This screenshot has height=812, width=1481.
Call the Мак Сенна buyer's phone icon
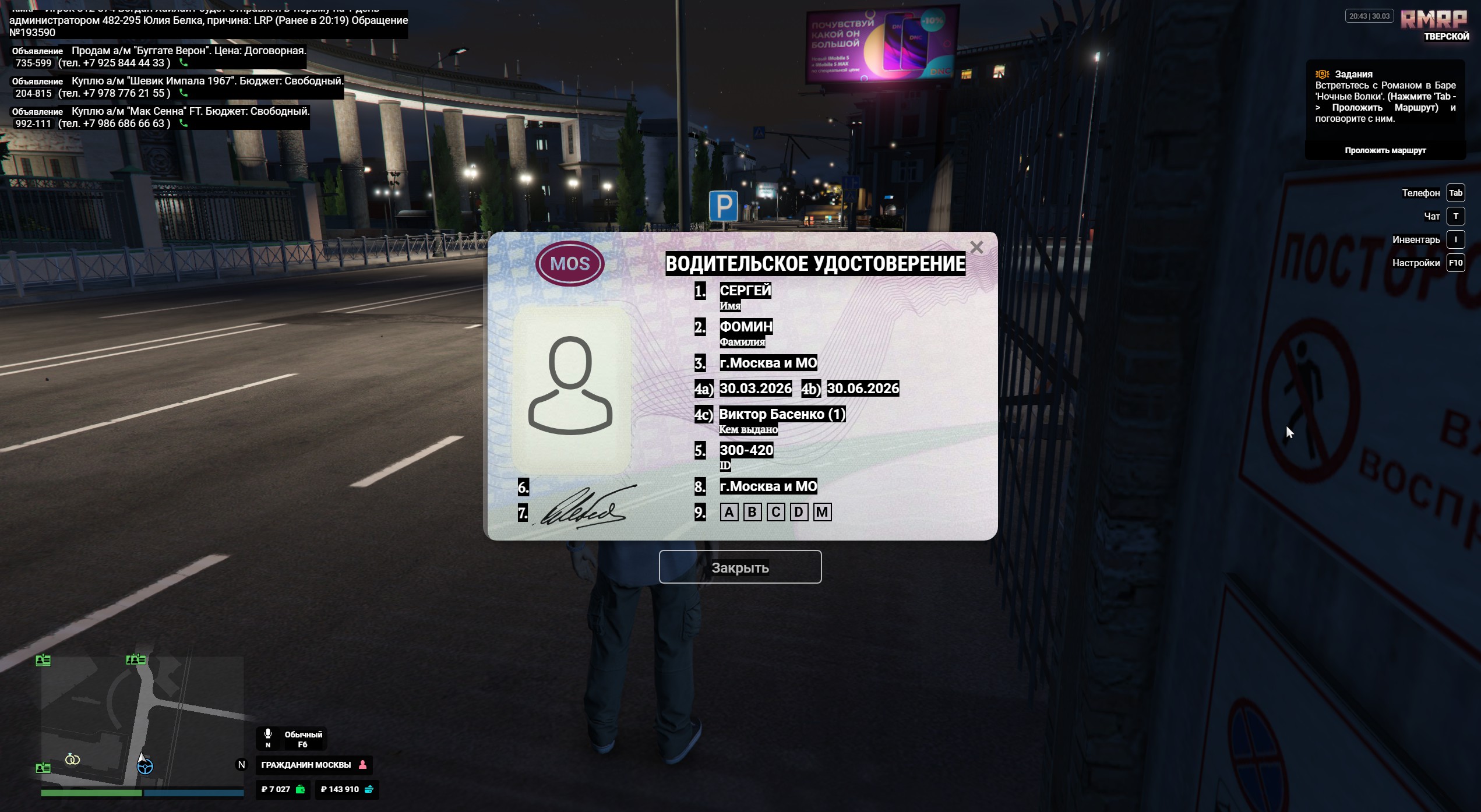pyautogui.click(x=184, y=123)
